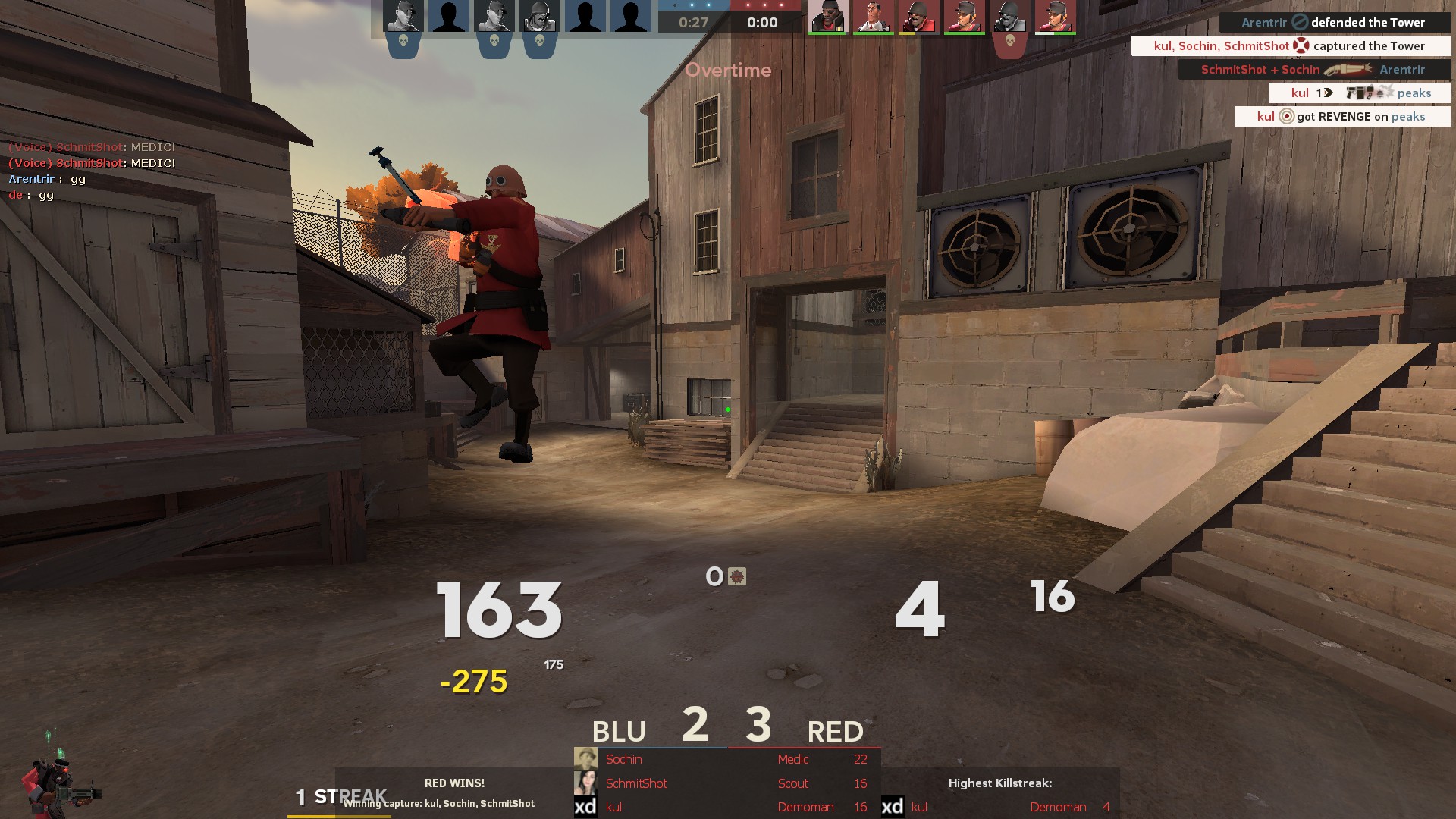Click Sochin's avatar in the winners list
This screenshot has width=1456, height=819.
click(x=585, y=759)
